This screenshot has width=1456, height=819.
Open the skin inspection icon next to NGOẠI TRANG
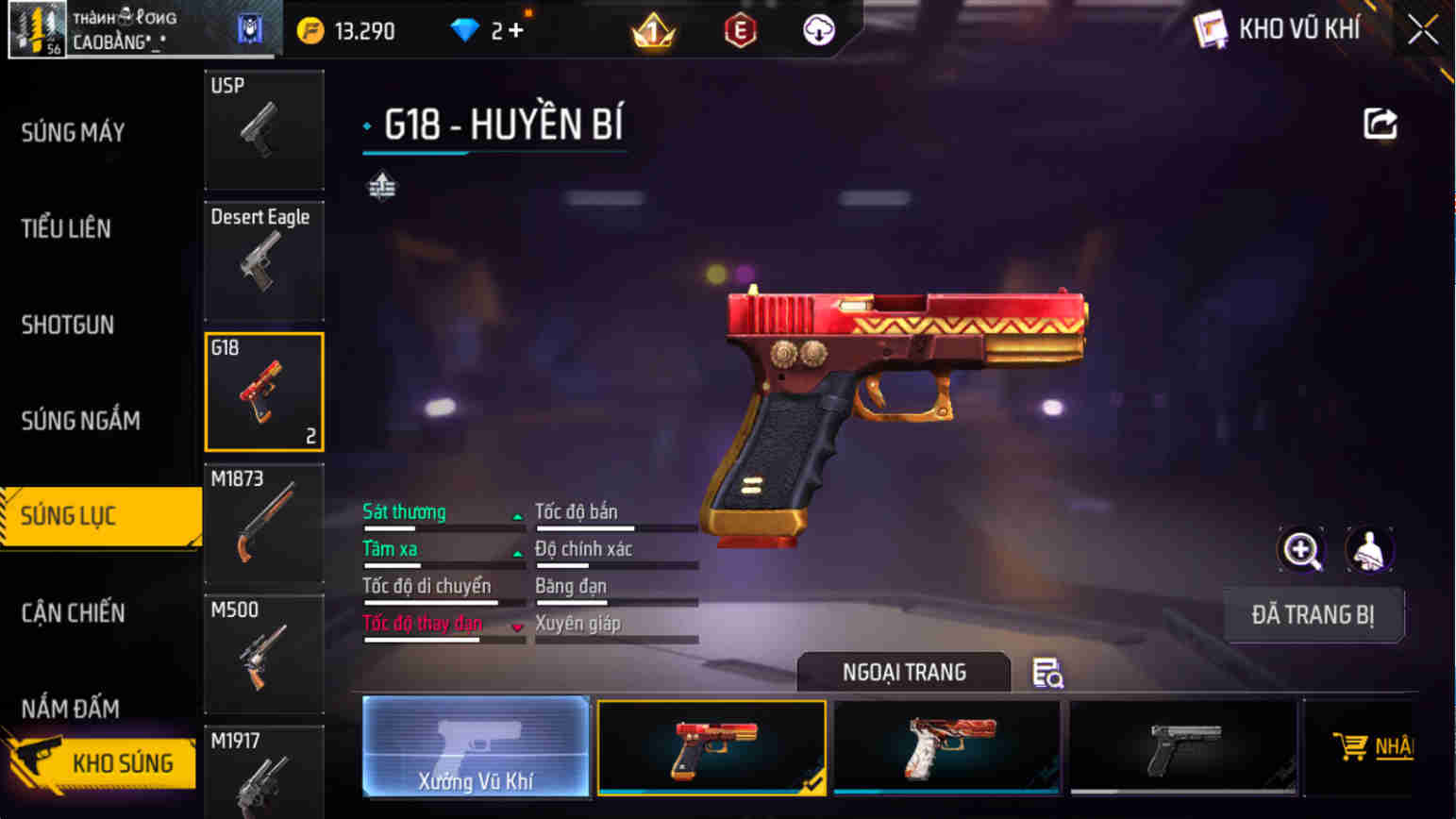(1047, 675)
